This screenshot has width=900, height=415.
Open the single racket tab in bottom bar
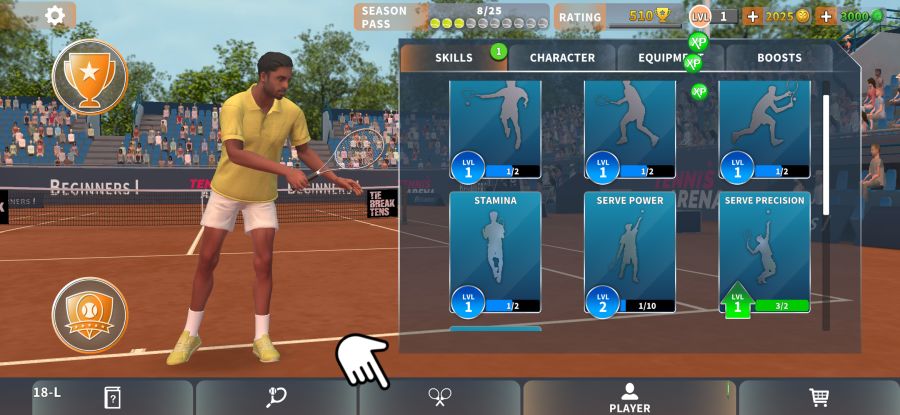click(276, 397)
